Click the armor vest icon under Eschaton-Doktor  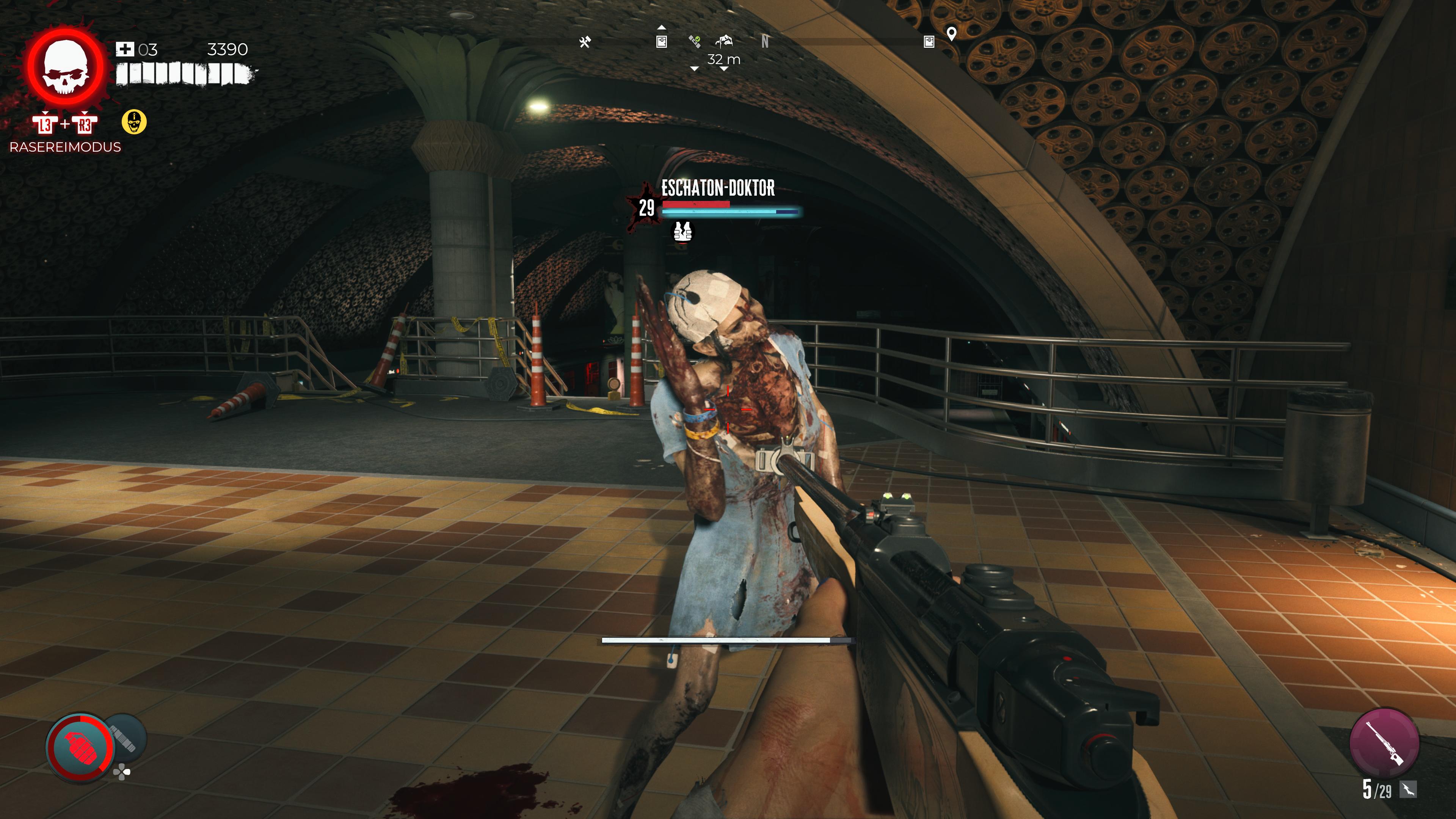(683, 231)
